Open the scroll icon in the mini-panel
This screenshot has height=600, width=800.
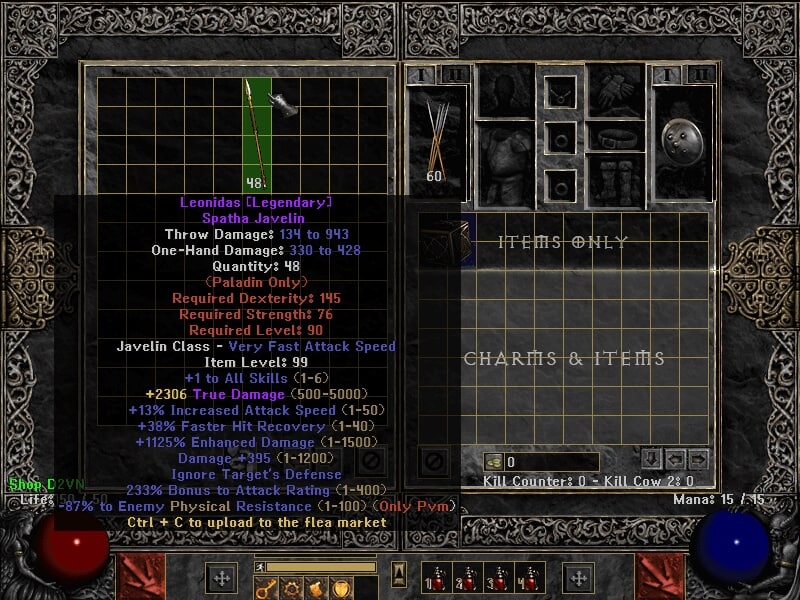click(x=317, y=587)
